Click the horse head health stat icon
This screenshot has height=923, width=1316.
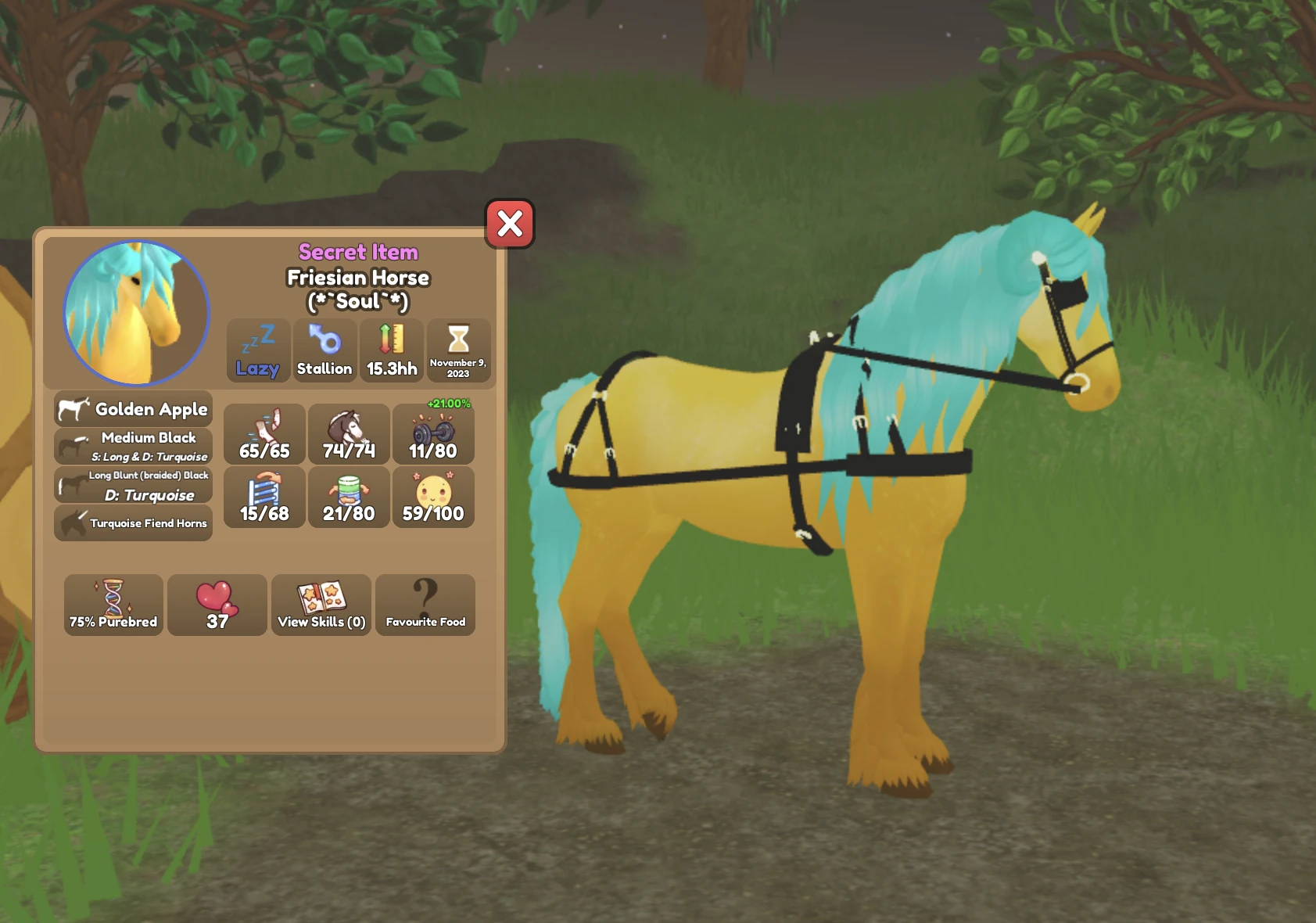[349, 434]
